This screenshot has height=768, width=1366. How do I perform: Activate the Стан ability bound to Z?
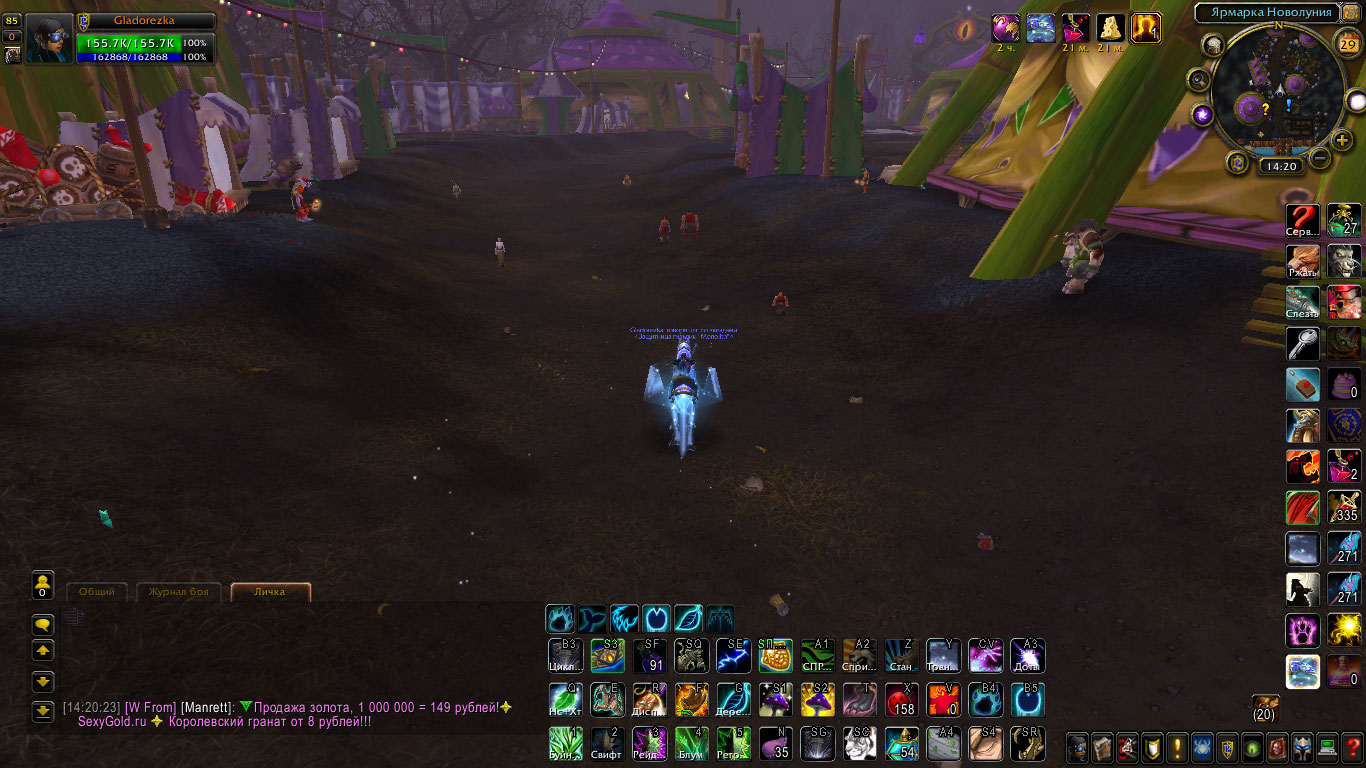[x=902, y=656]
